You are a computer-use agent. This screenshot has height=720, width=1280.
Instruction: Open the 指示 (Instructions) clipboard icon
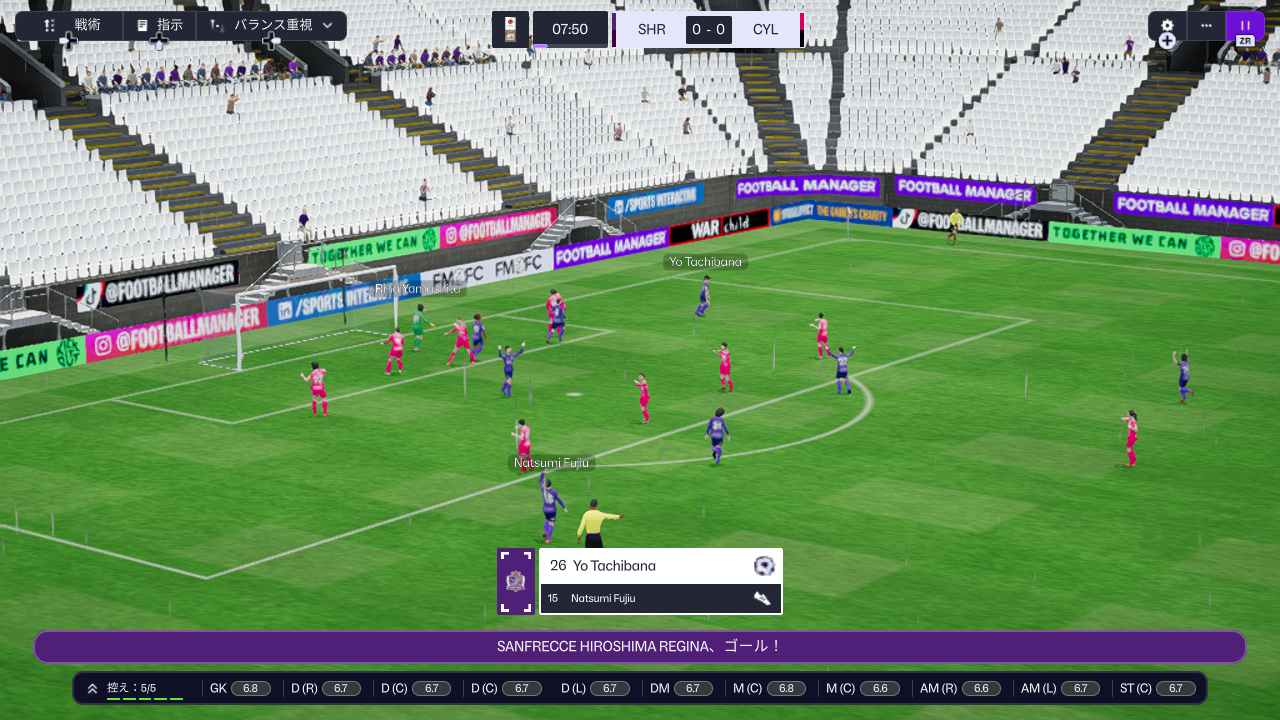tap(142, 25)
